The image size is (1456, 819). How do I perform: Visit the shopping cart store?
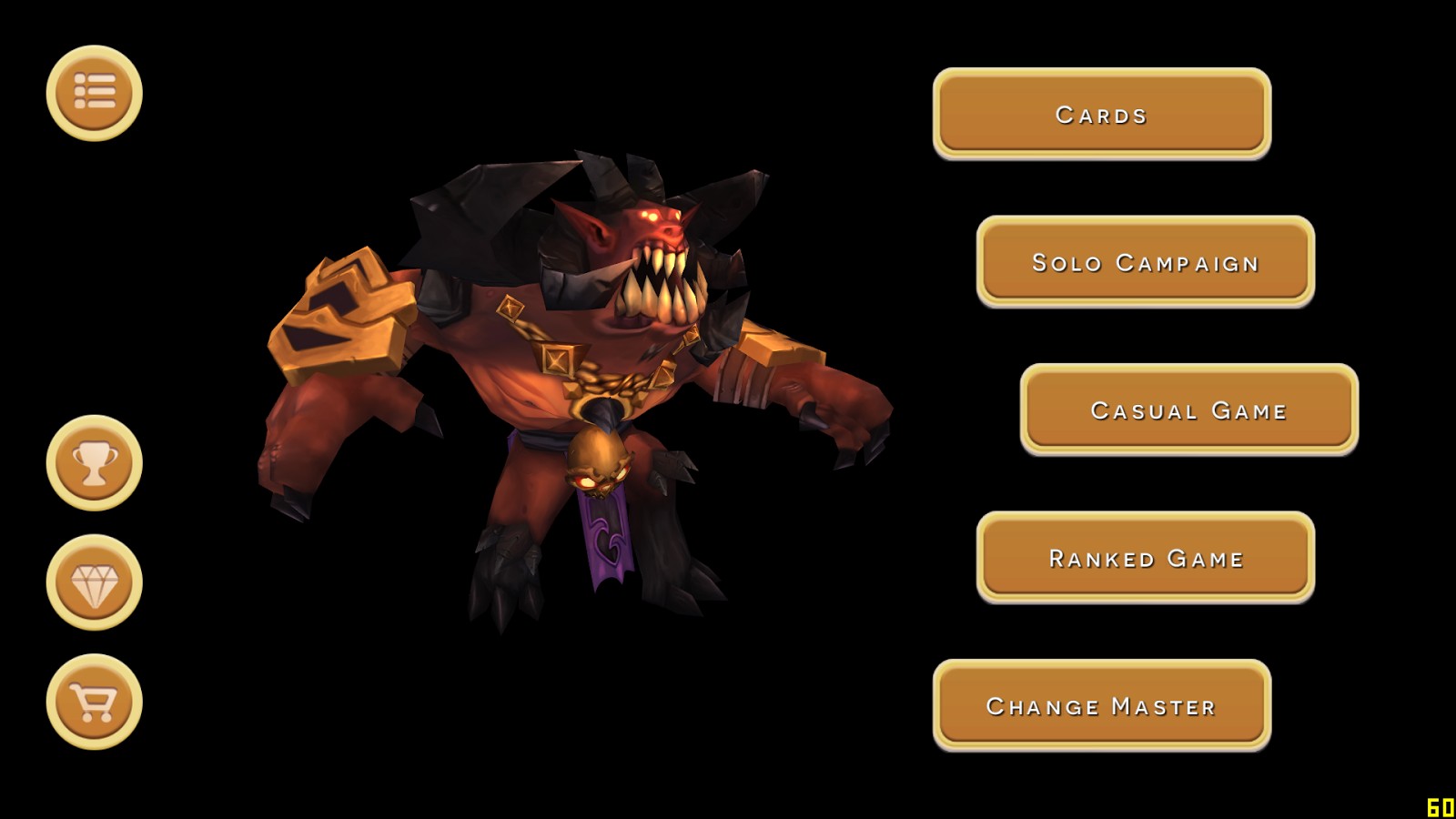95,702
